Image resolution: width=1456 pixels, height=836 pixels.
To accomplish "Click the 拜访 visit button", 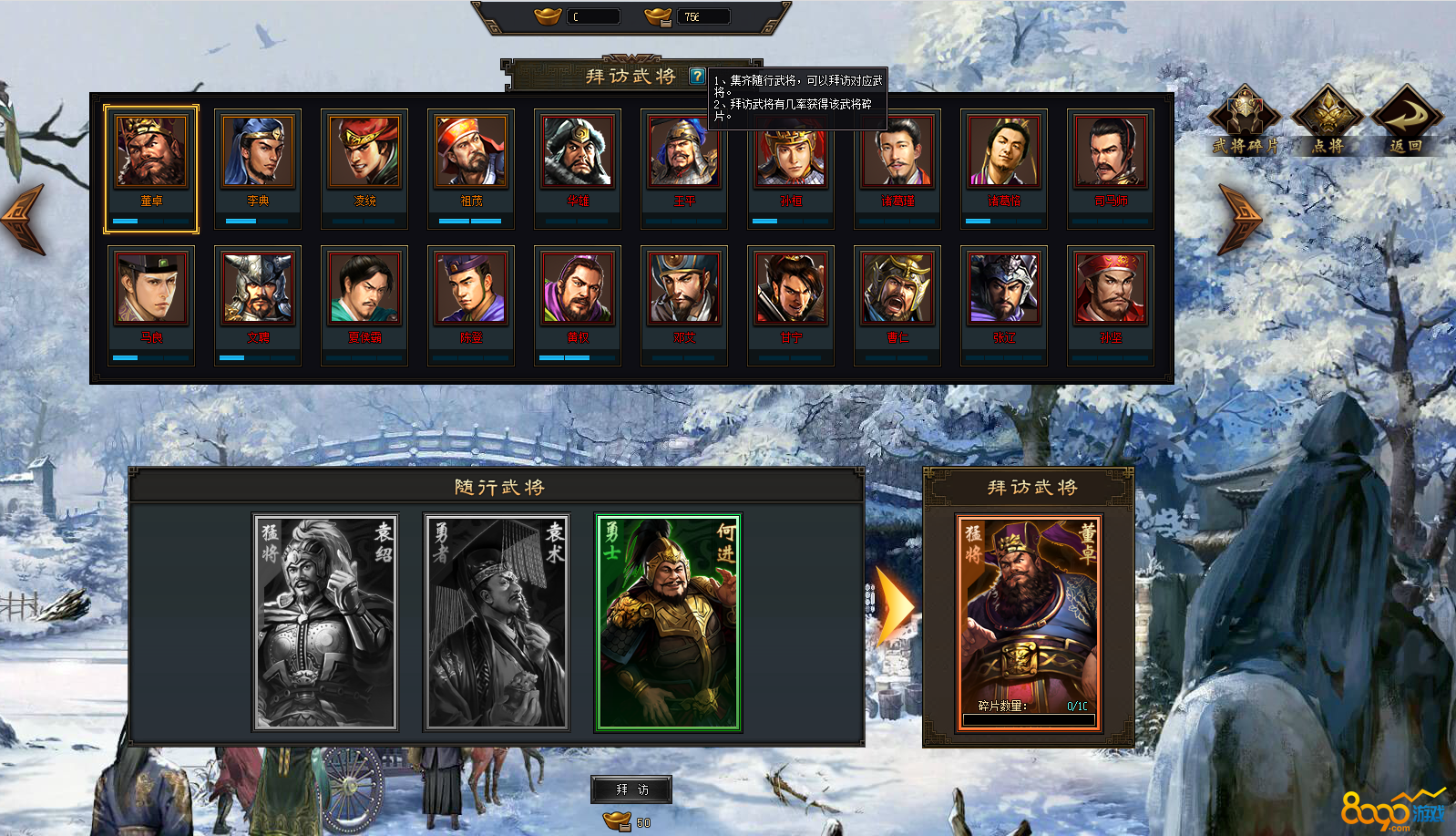I will 631,790.
